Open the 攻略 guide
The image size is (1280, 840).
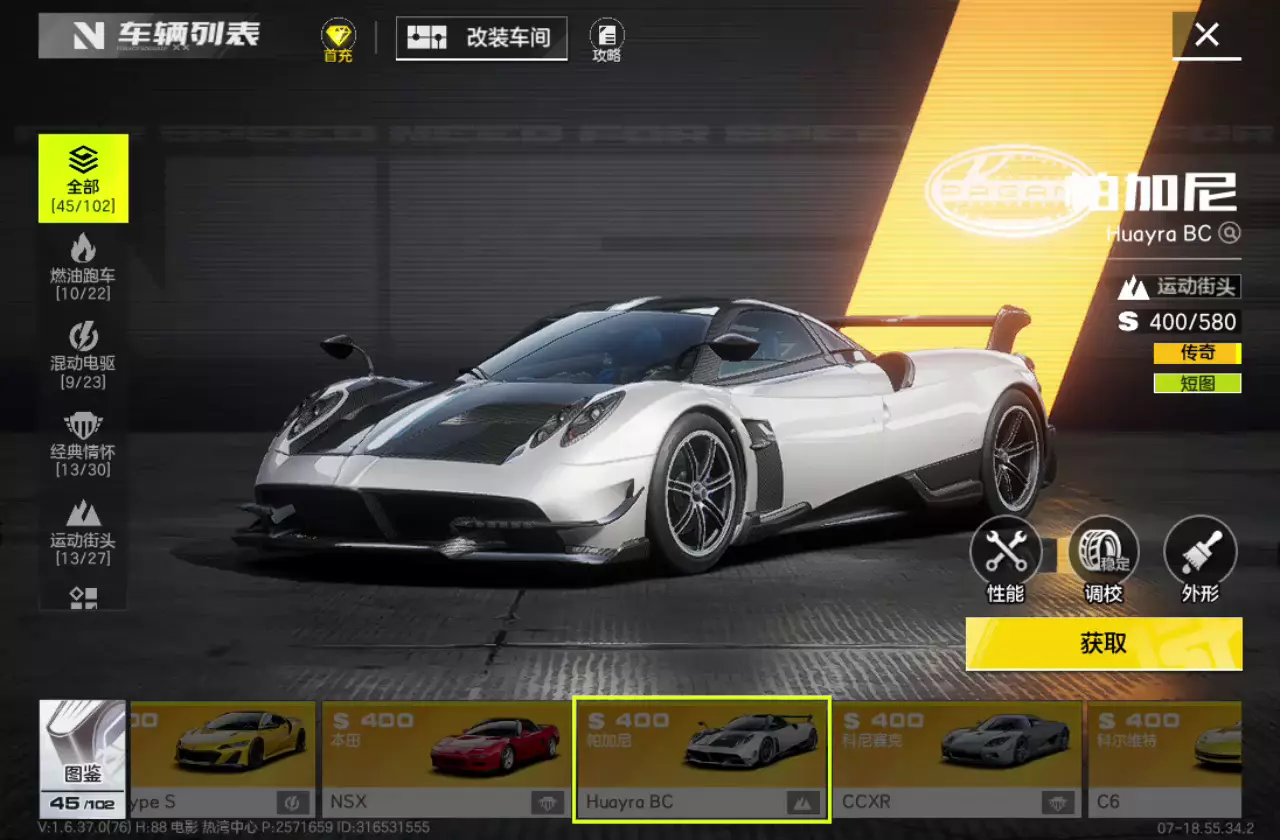coord(607,41)
